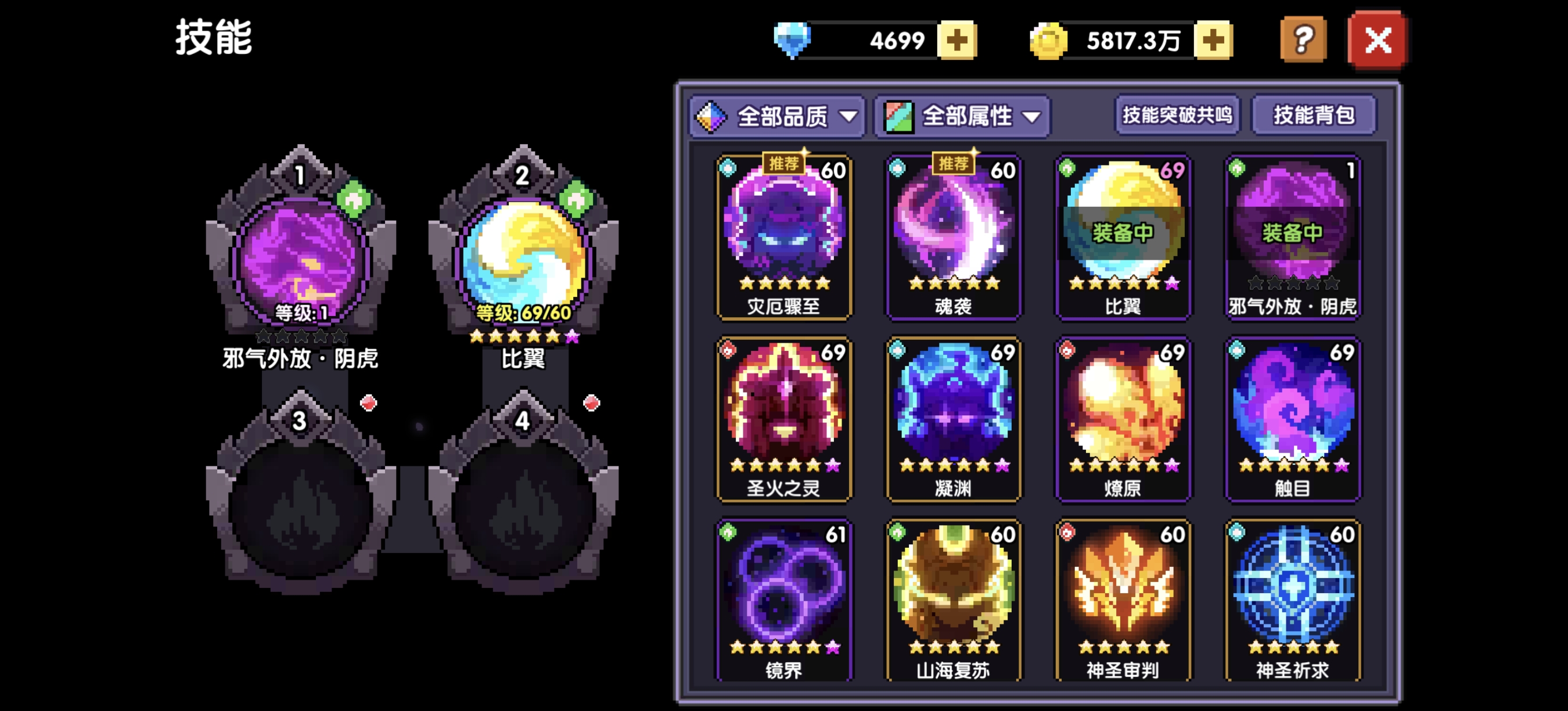
Task: Open the 全部属性 attribute filter dropdown
Action: coord(962,116)
